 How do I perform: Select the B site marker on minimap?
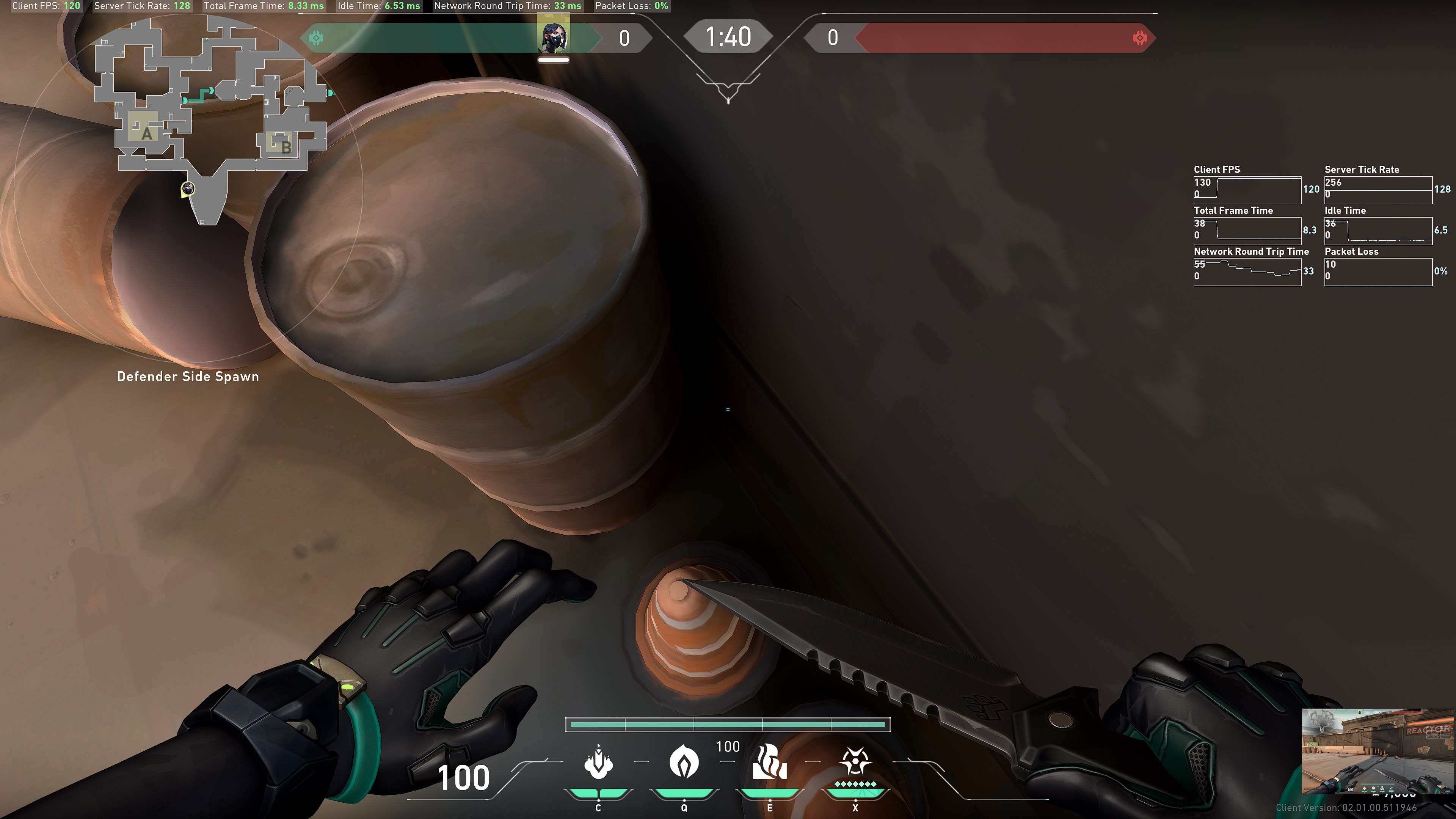coord(286,147)
